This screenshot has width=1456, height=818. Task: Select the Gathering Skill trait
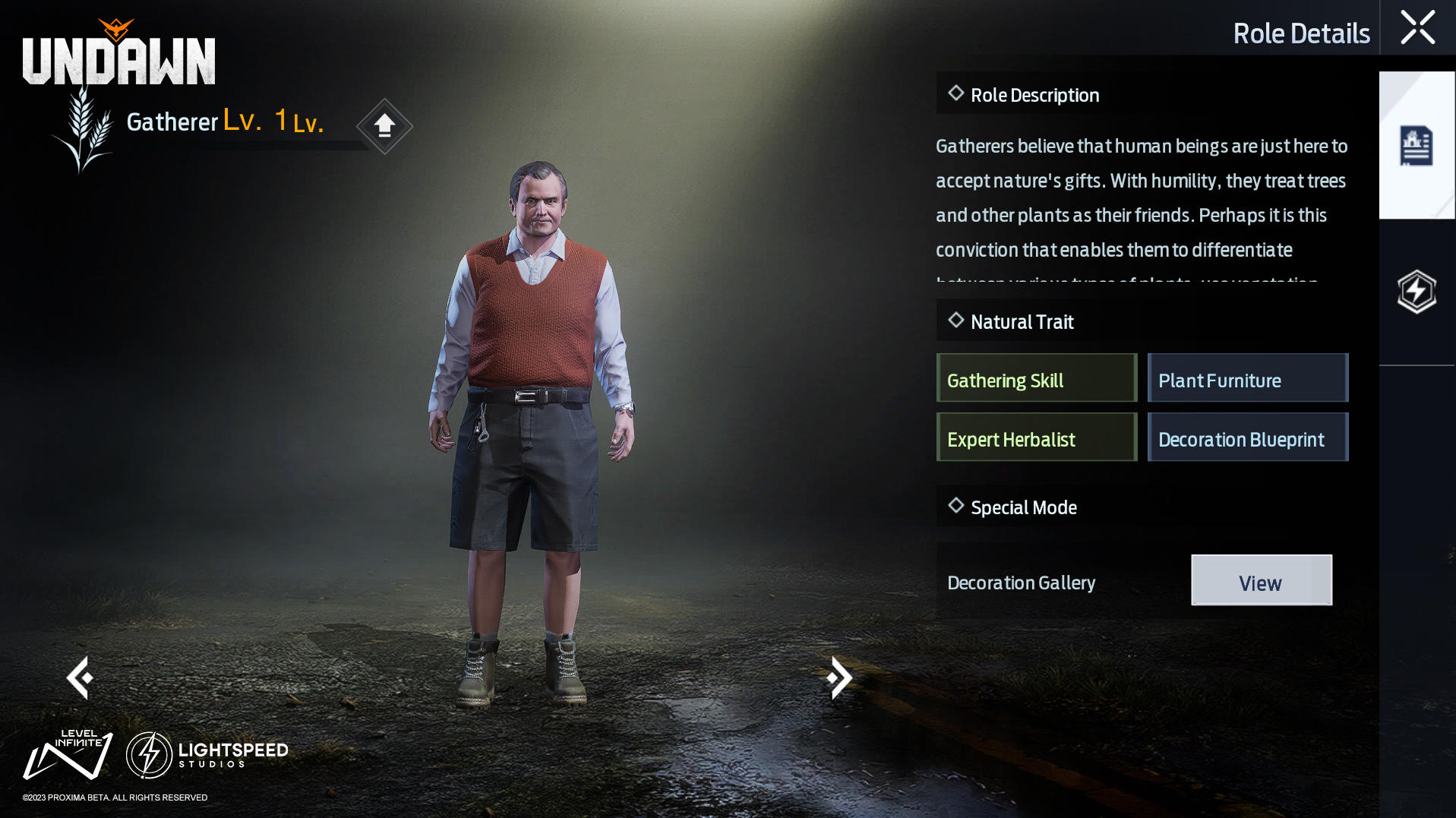(x=1036, y=378)
